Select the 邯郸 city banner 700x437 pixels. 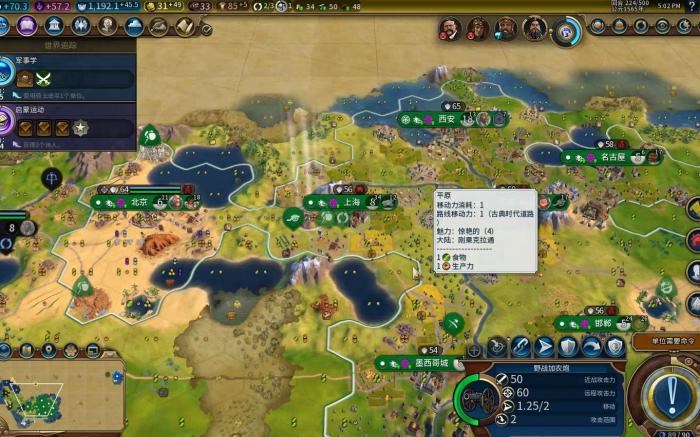[x=600, y=324]
